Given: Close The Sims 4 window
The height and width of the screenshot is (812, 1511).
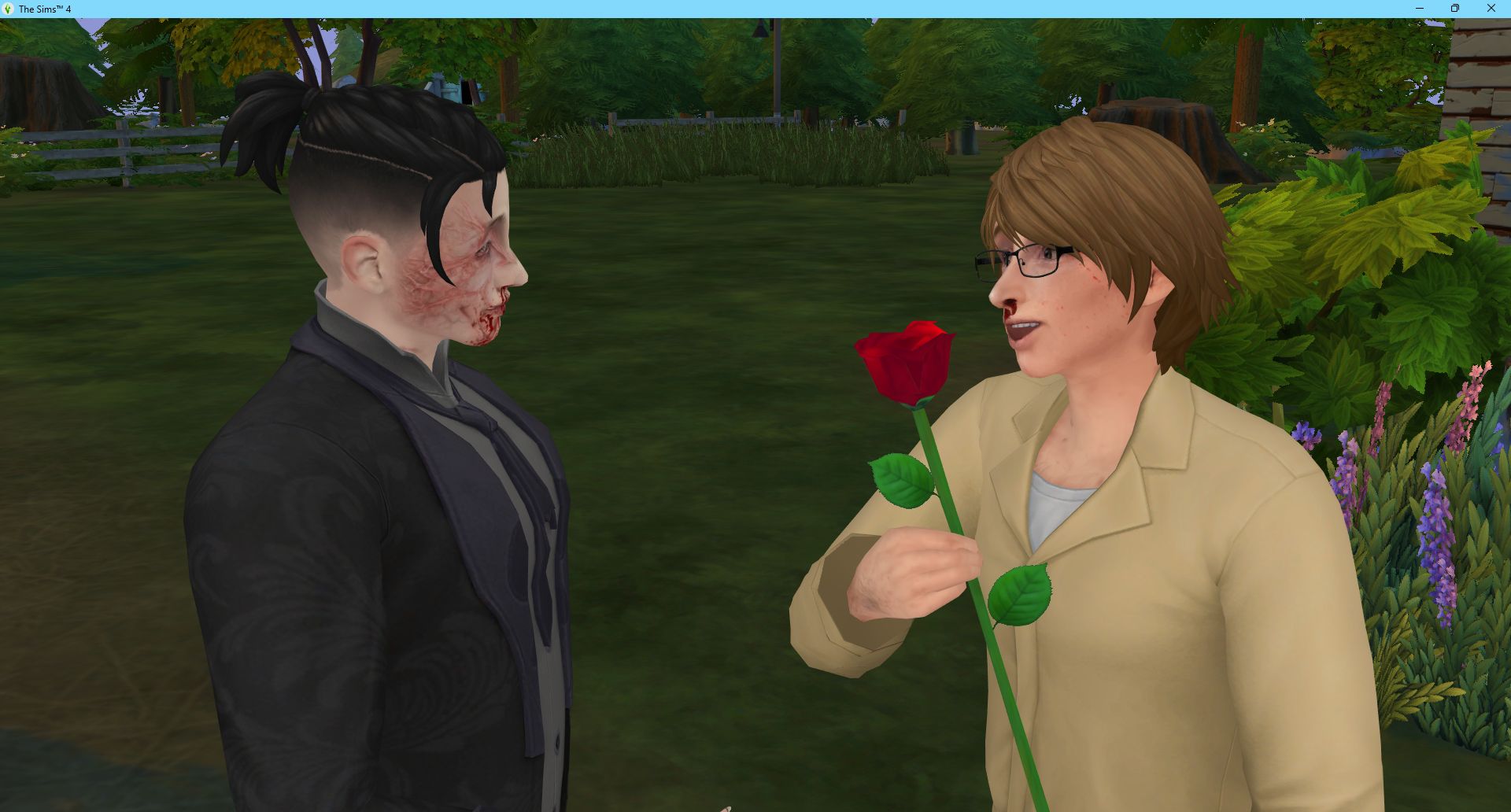Looking at the screenshot, I should pos(1491,9).
